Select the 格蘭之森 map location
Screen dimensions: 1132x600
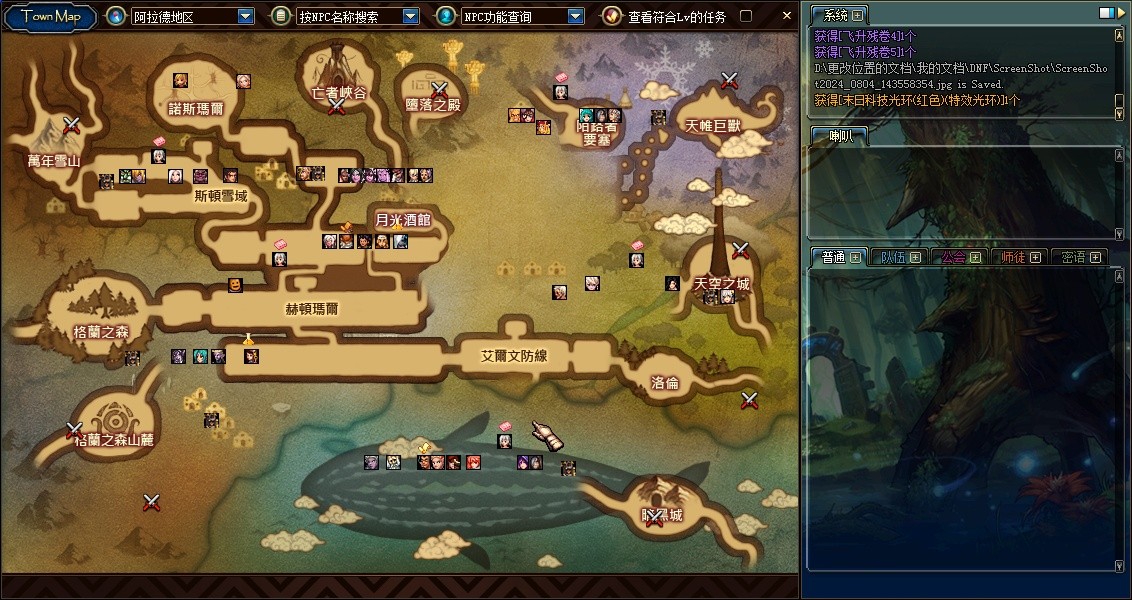tap(101, 331)
